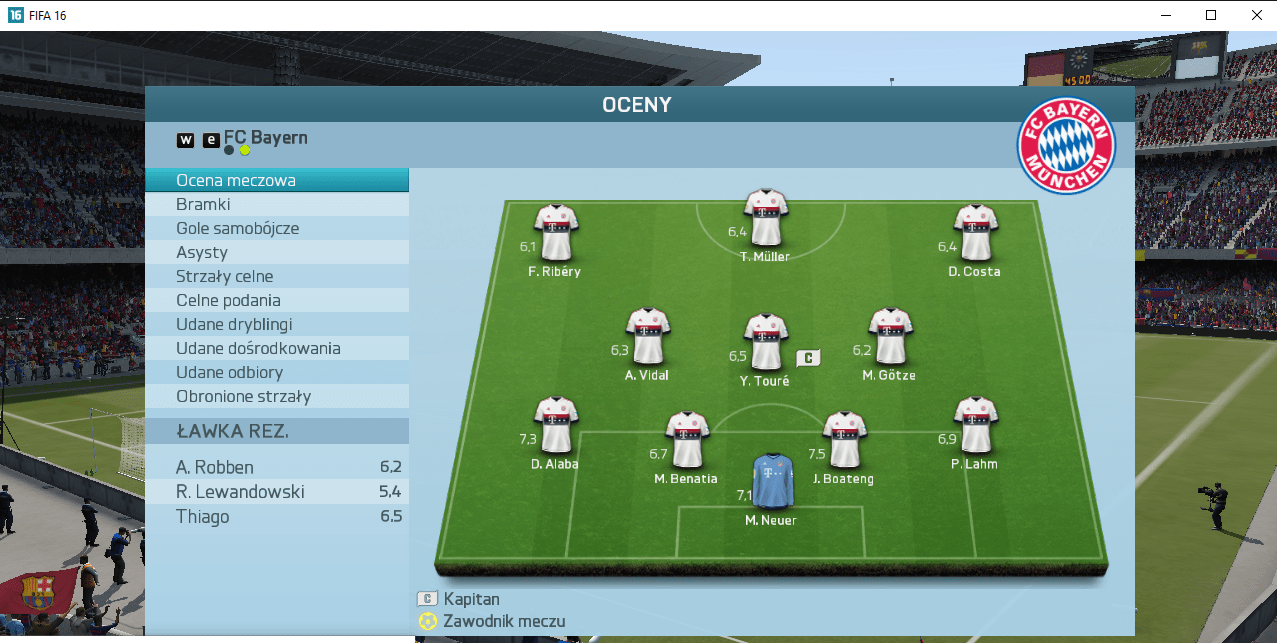Image resolution: width=1277 pixels, height=643 pixels.
Task: Select the Udane odbiory entry
Action: point(277,372)
